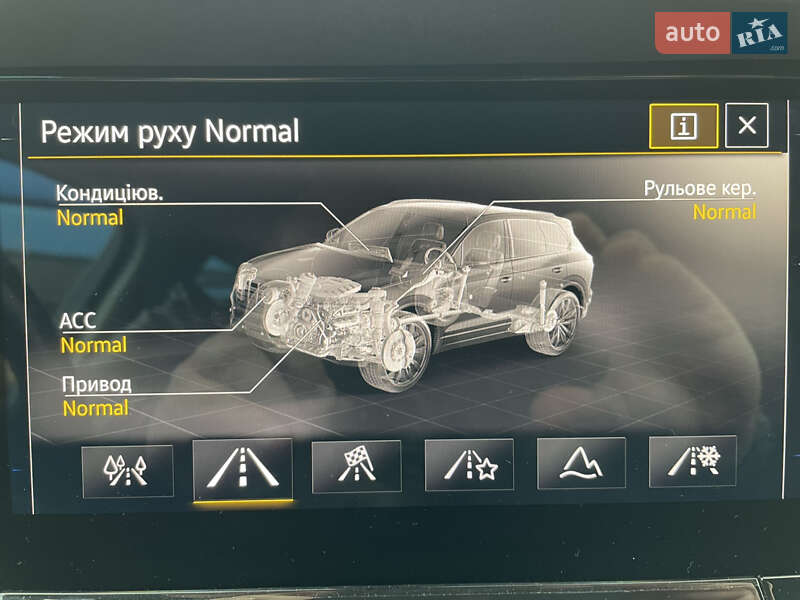
Task: Close the drive mode screen
Action: click(747, 126)
